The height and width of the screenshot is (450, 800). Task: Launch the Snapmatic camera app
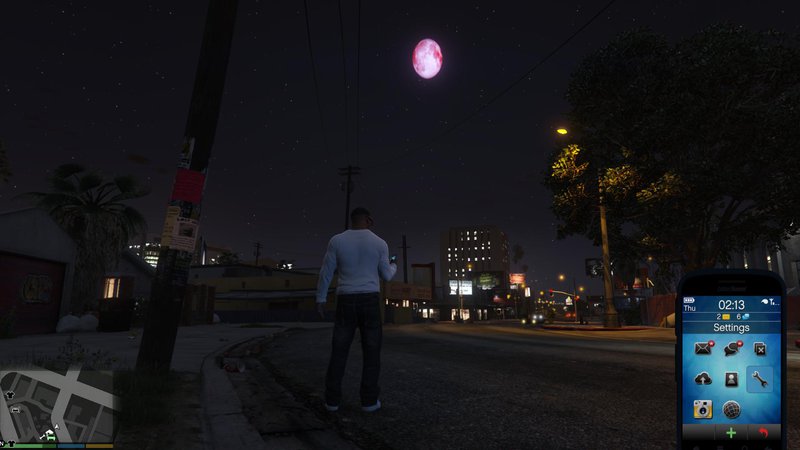pos(702,409)
